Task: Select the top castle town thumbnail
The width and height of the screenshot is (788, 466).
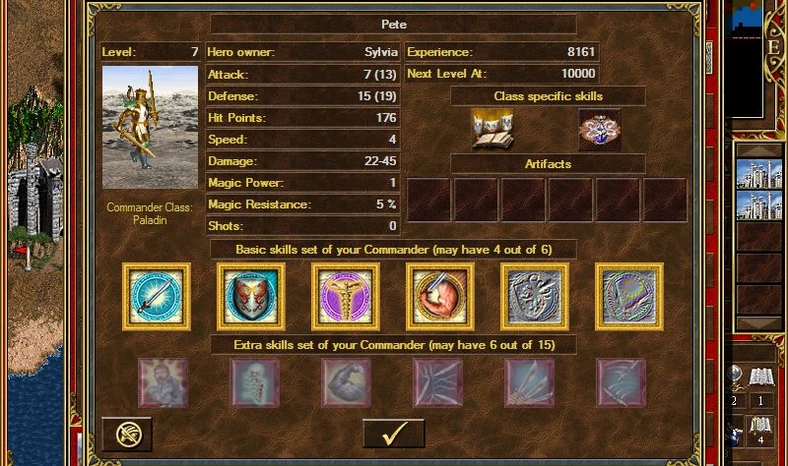Action: (x=758, y=173)
